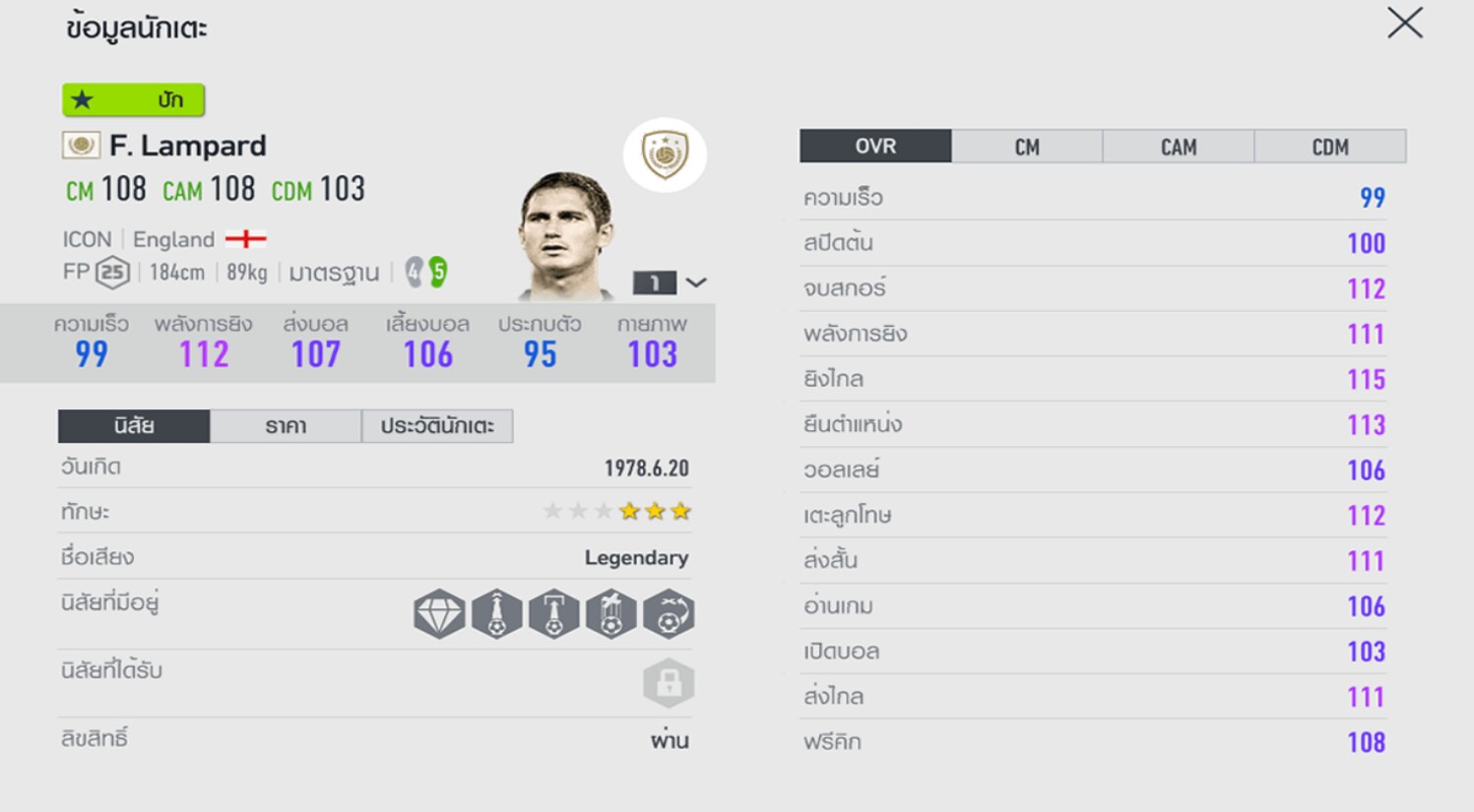This screenshot has height=812, width=1474.
Task: Switch to the ราคา price tab
Action: coord(286,426)
